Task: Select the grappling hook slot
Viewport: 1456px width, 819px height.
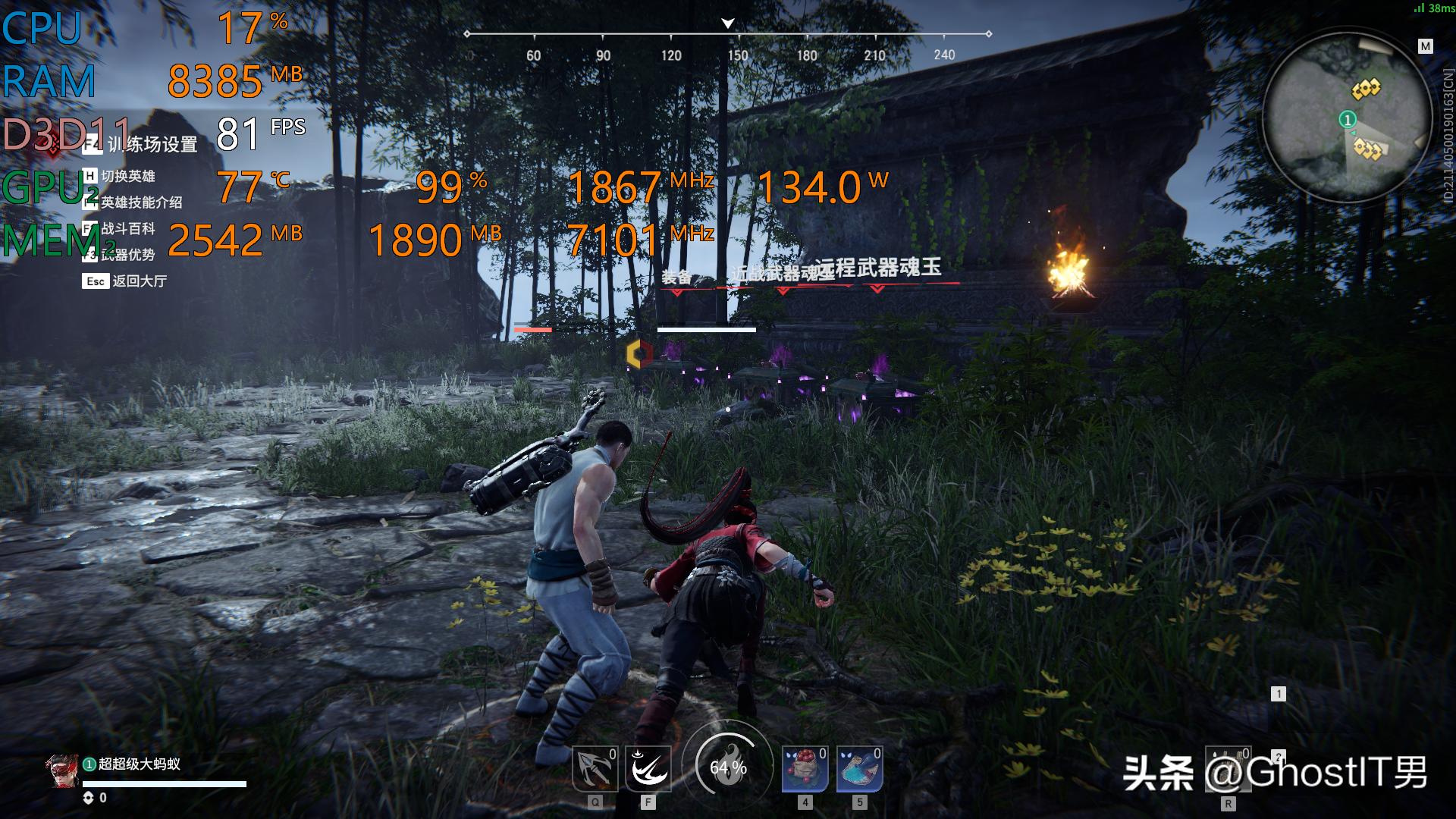Action: [x=595, y=769]
